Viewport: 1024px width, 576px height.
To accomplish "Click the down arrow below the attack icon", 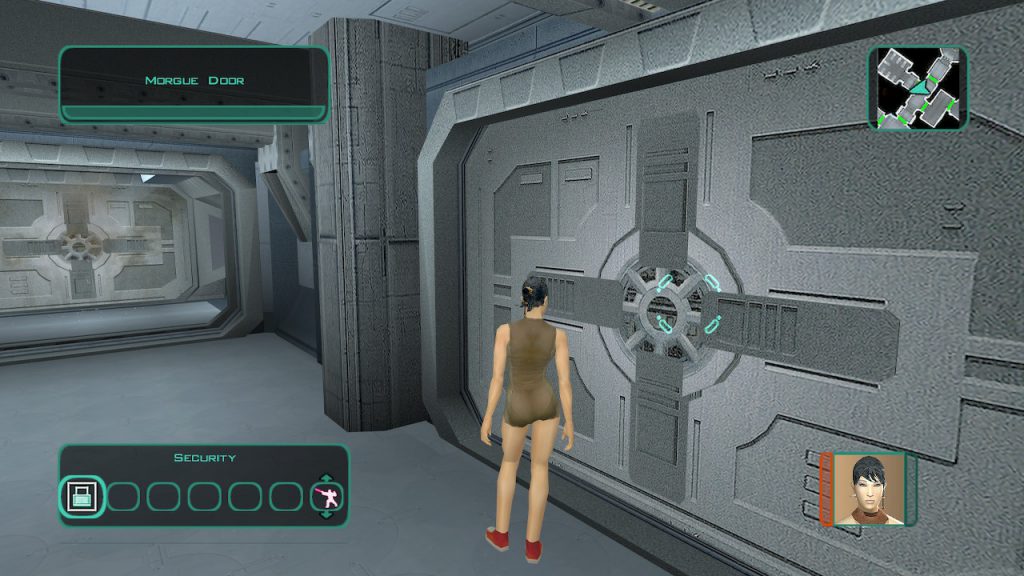I will point(326,514).
